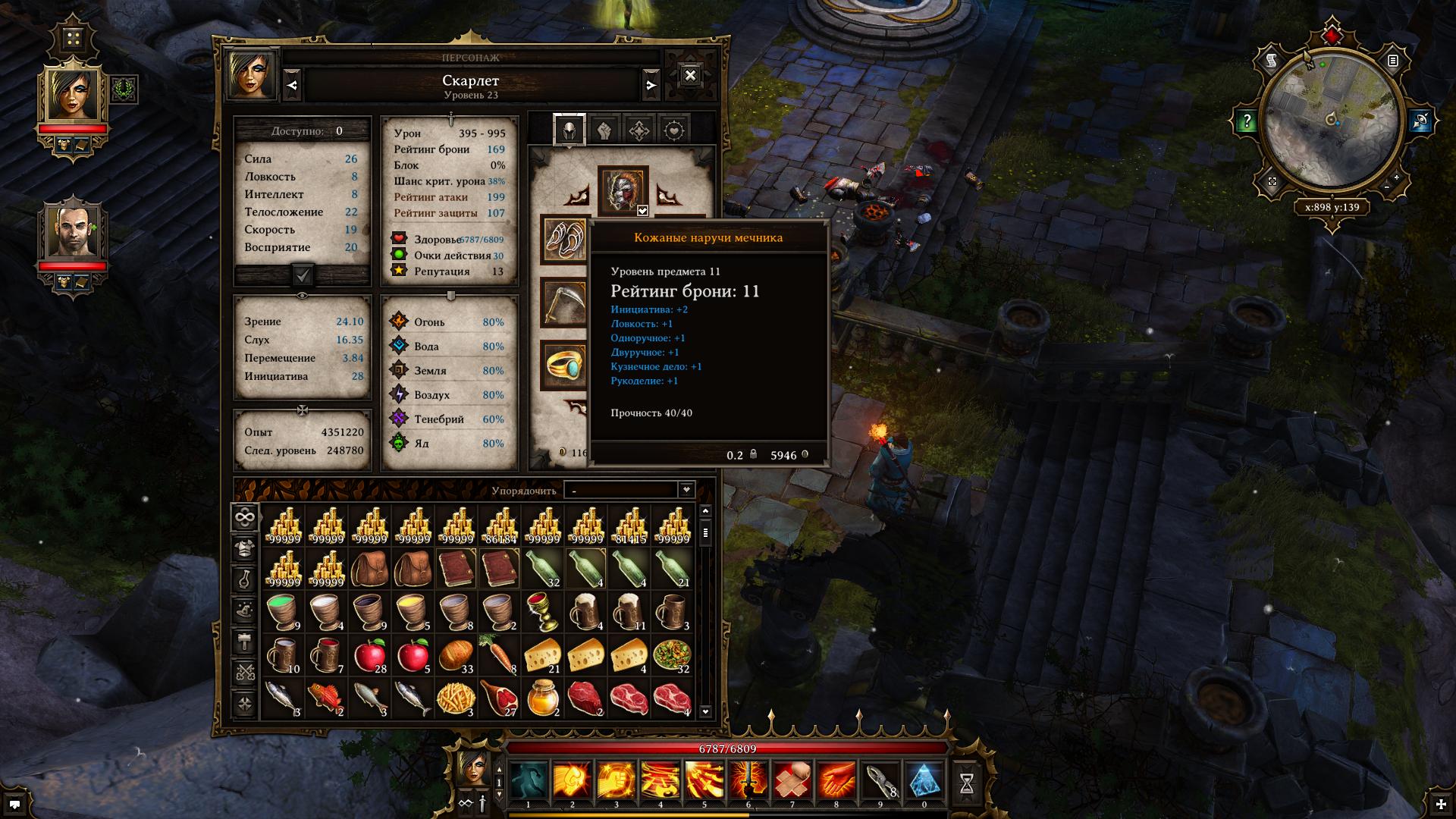Click the golden chalice with red wine

coord(543,612)
